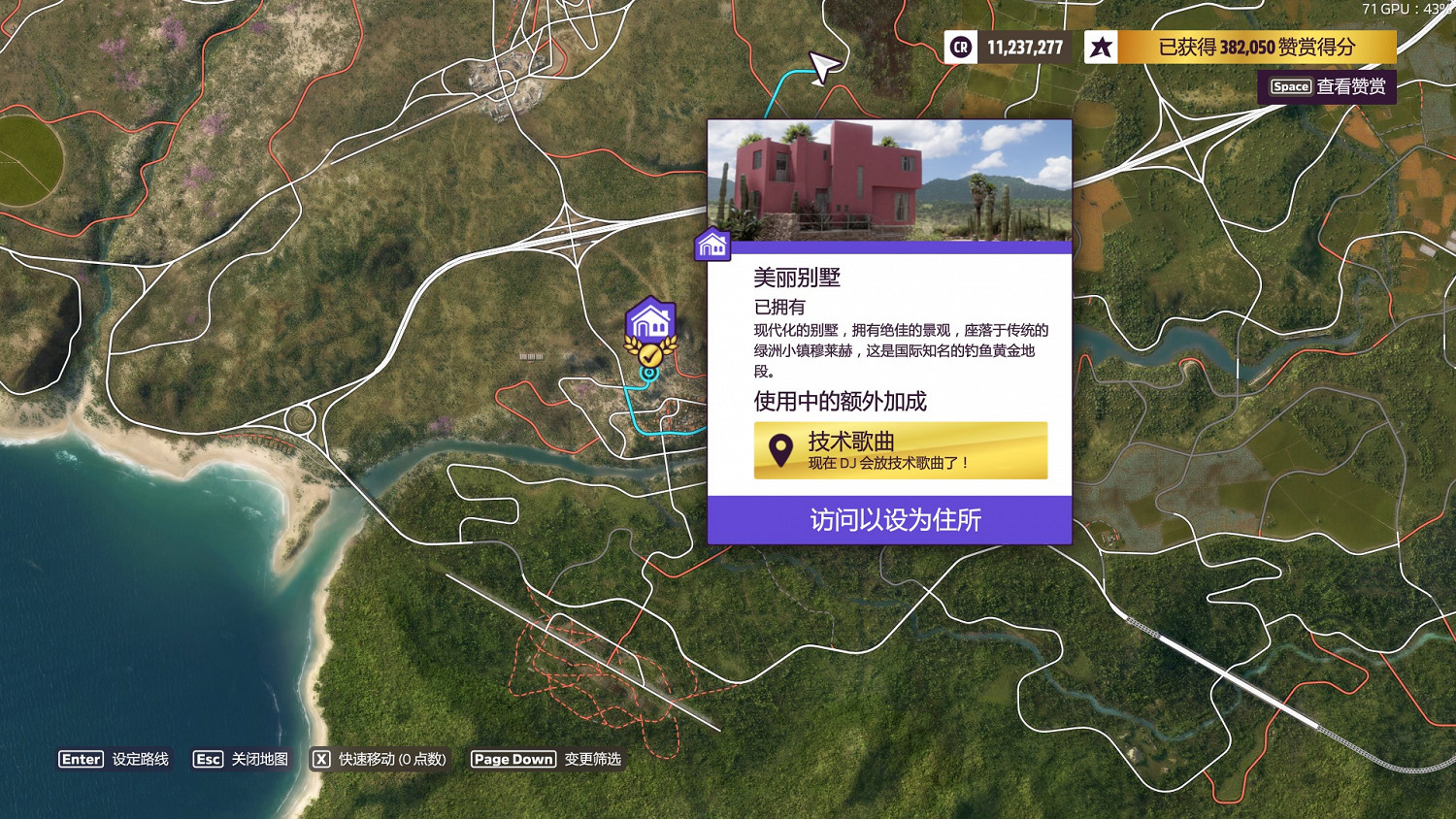Click the purple house icon on the property card
The image size is (1456, 819).
(713, 246)
